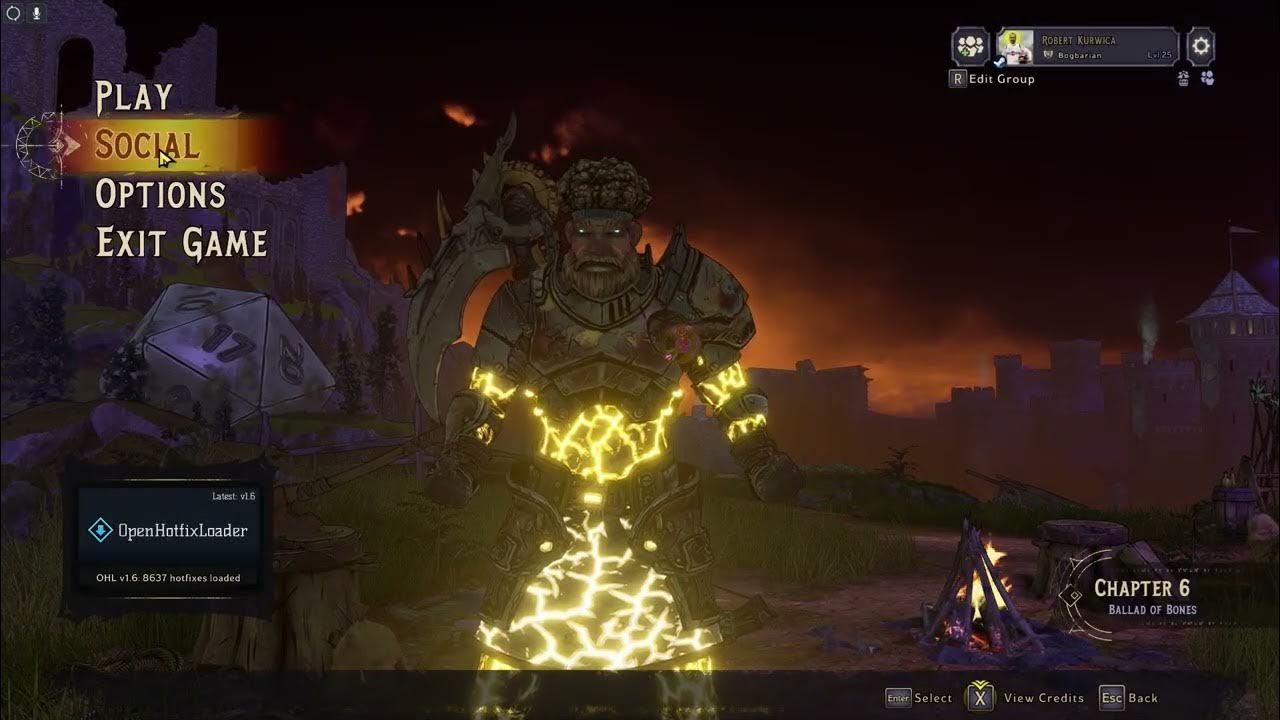Click the circular recording overlay icon

click(x=14, y=13)
